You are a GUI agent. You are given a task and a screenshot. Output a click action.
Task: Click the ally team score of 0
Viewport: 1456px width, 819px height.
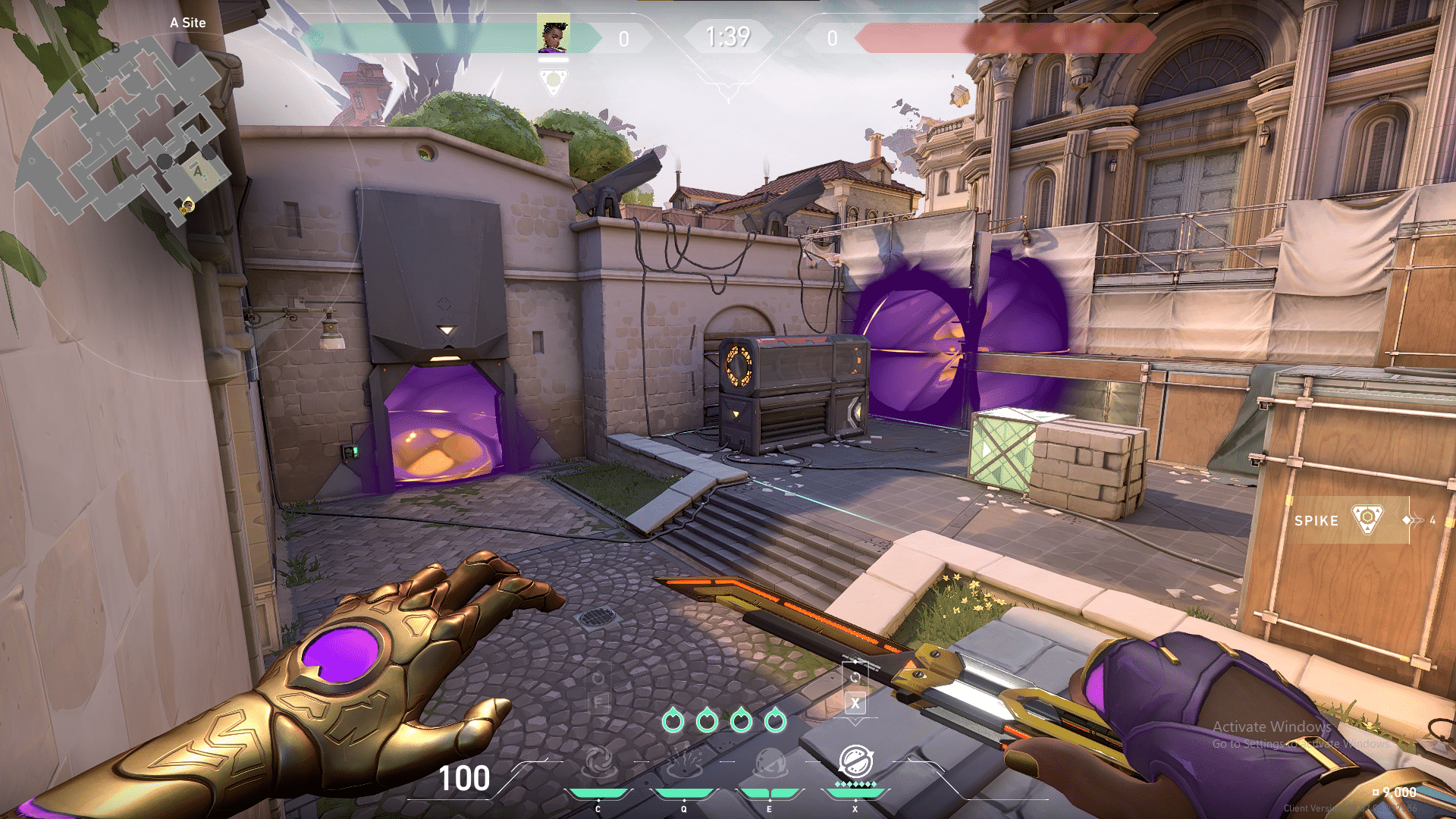pos(625,38)
